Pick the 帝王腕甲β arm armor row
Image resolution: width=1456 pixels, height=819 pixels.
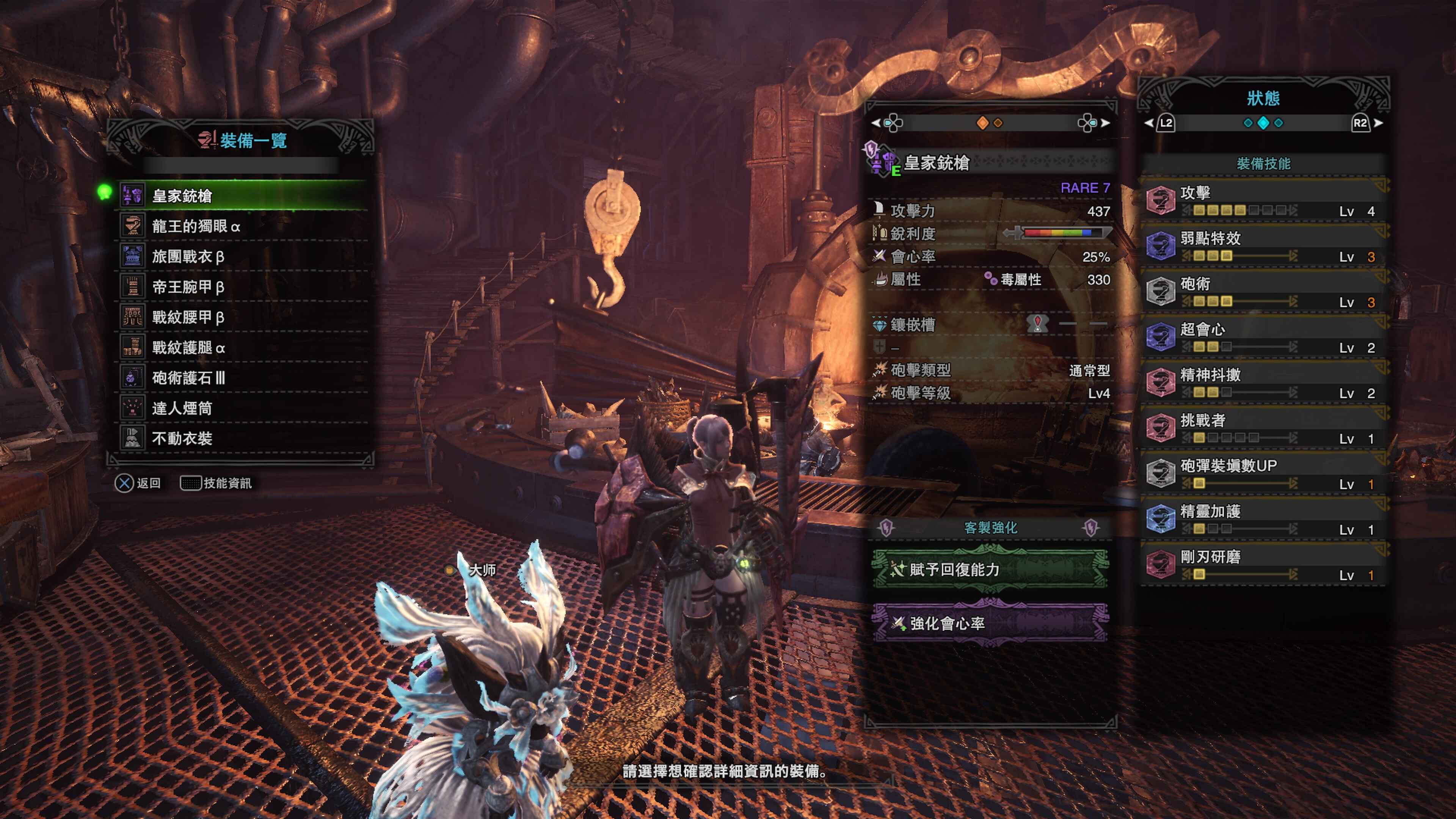pyautogui.click(x=243, y=287)
